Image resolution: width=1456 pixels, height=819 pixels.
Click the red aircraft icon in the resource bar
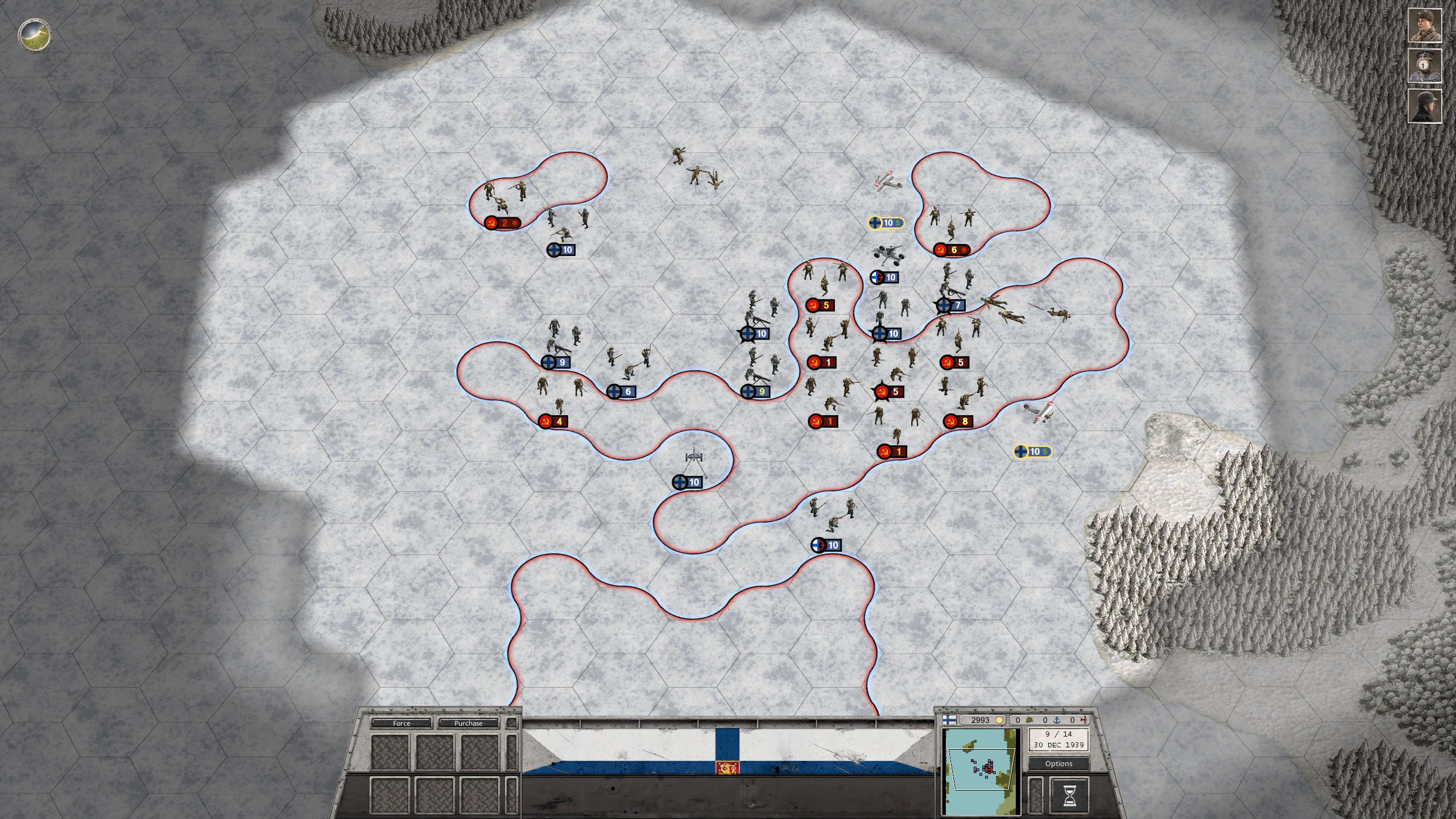tap(1083, 720)
